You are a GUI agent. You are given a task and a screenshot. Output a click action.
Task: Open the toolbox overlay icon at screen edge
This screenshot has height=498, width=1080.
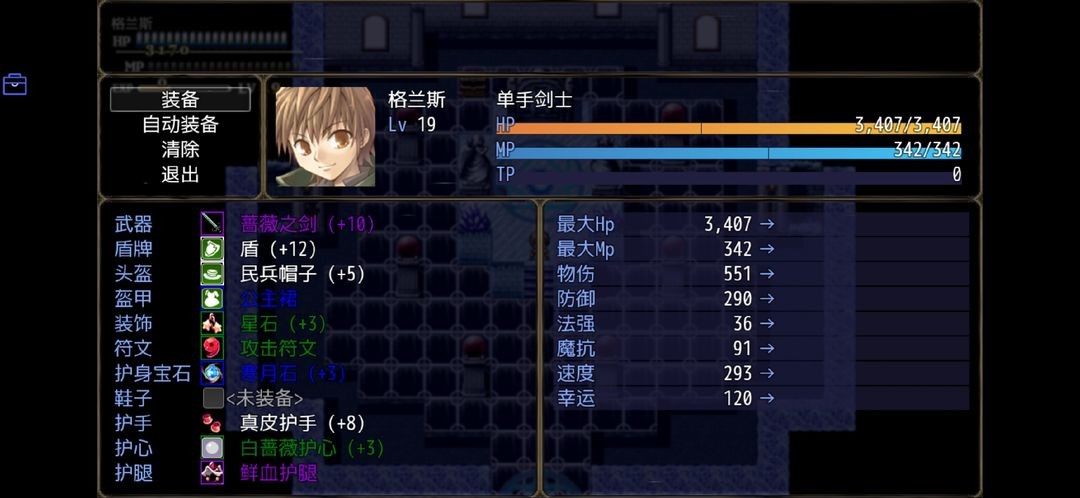[x=15, y=84]
